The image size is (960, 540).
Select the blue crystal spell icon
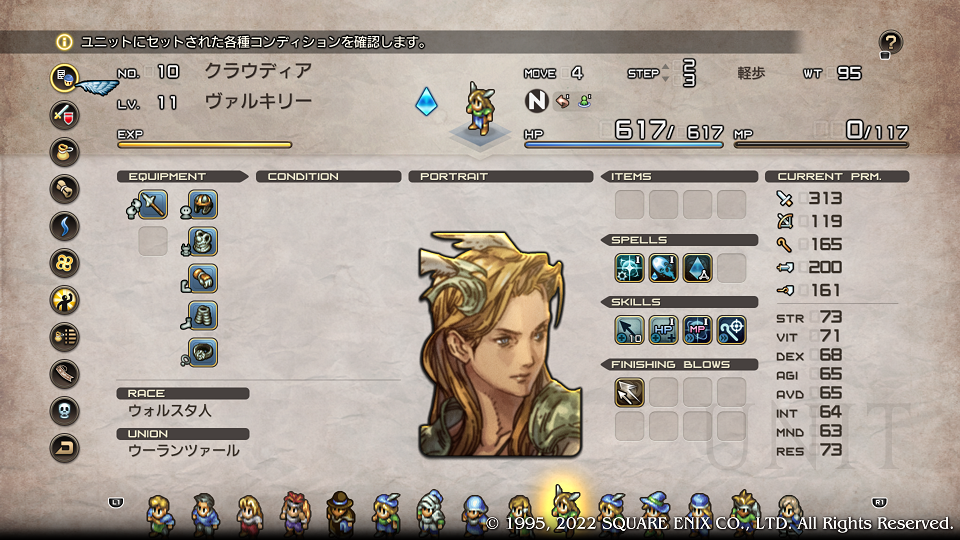[x=697, y=267]
